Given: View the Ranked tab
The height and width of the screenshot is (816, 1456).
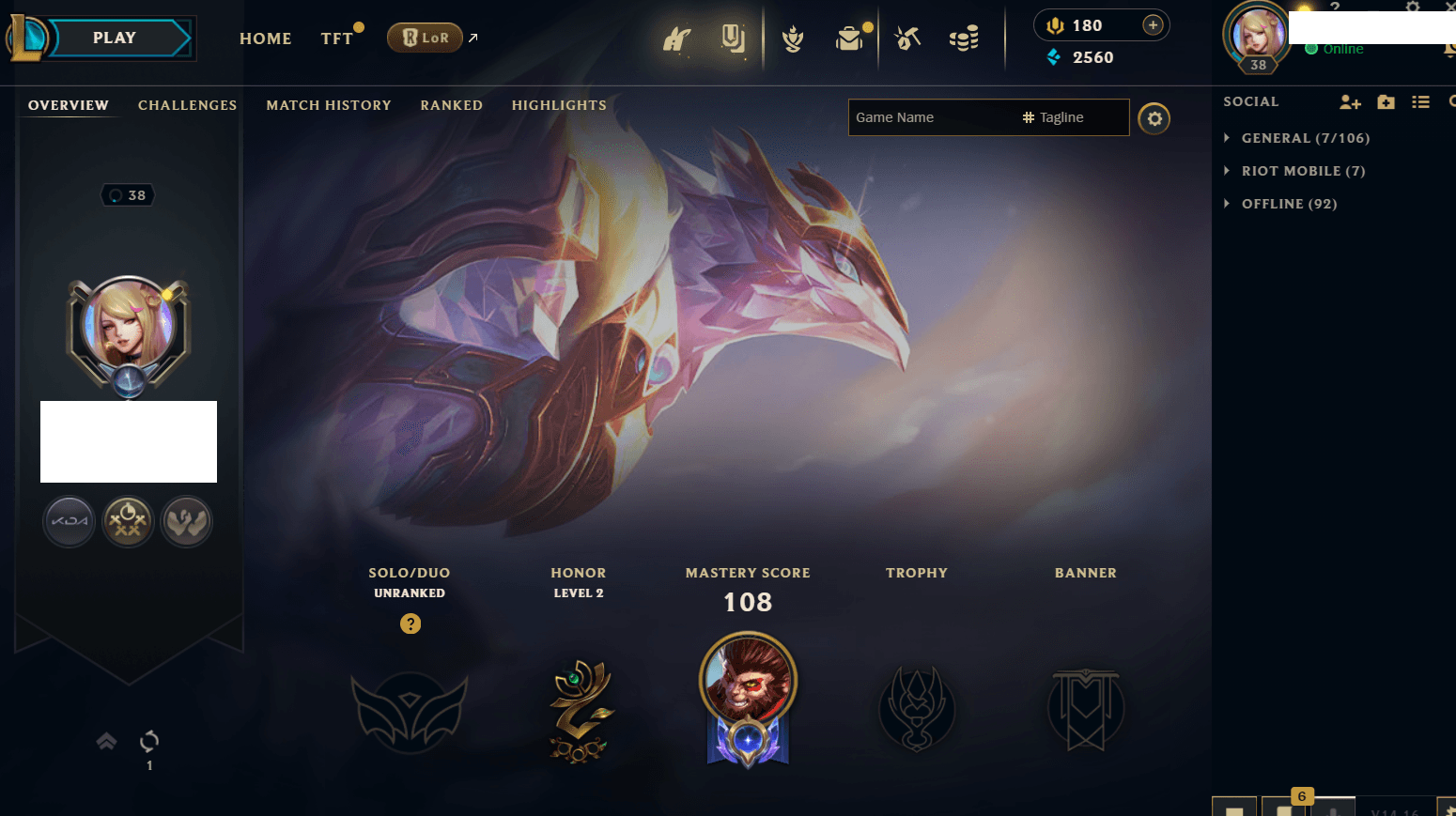Looking at the screenshot, I should point(451,105).
